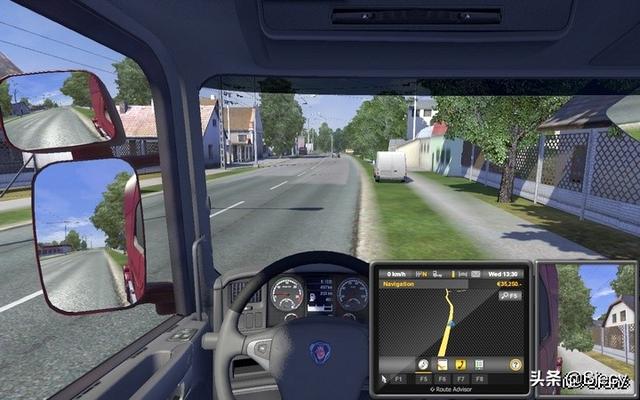
Task: Select the yellow phone assistance tab
Action: click(461, 365)
